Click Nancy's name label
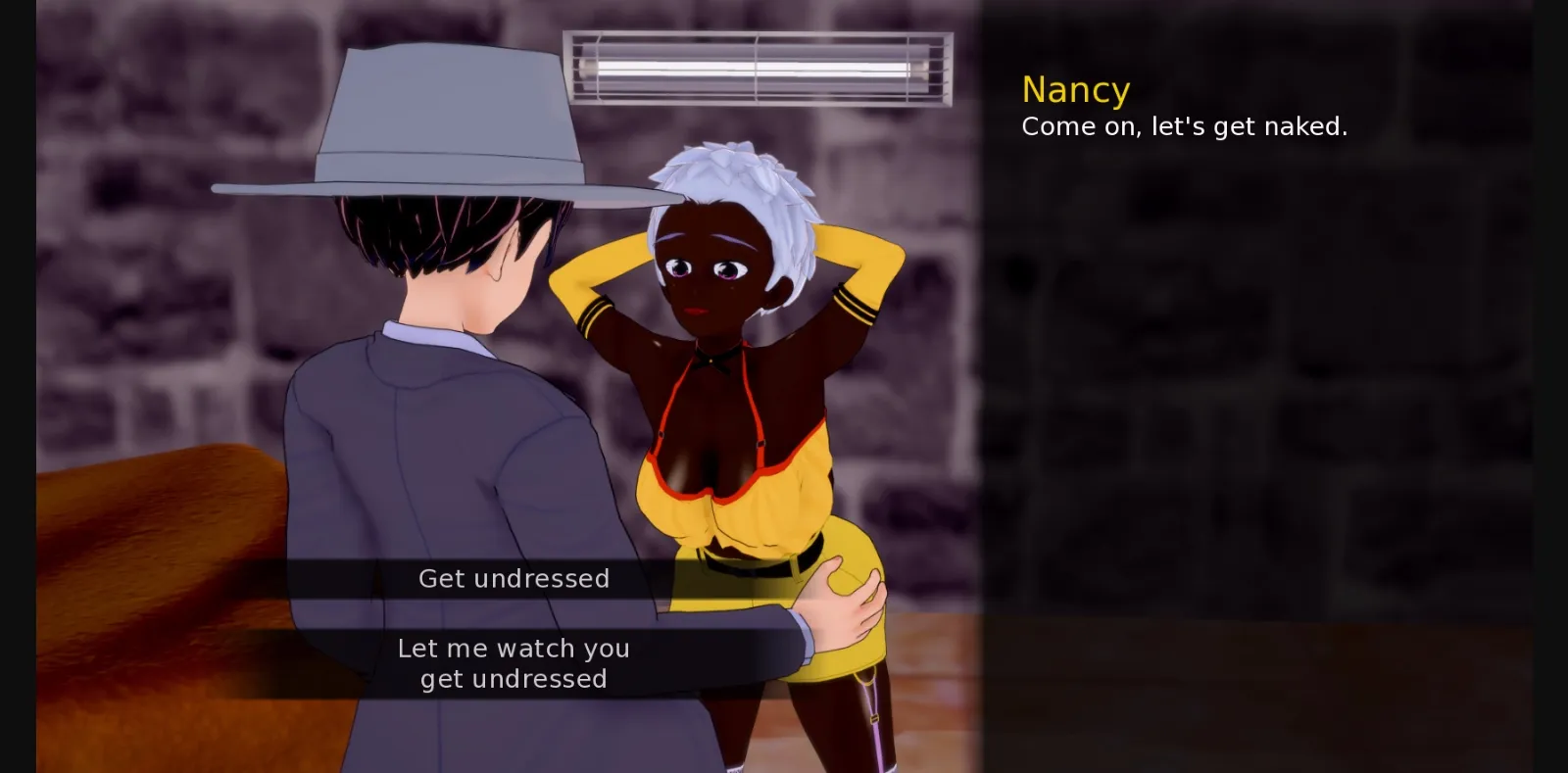Screen dimensions: 1568x773 (1075, 89)
